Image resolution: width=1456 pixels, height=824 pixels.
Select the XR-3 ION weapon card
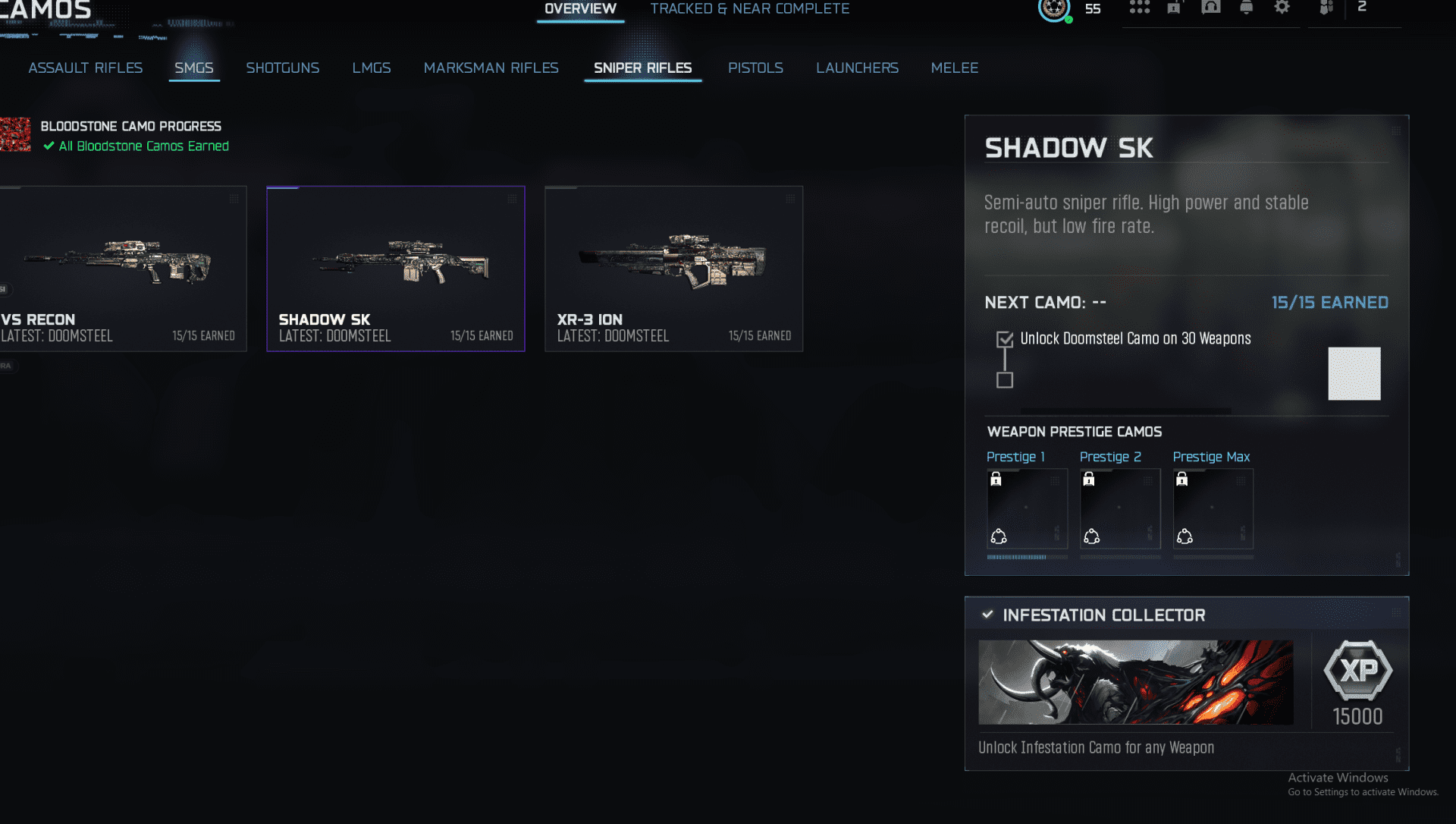click(x=673, y=269)
